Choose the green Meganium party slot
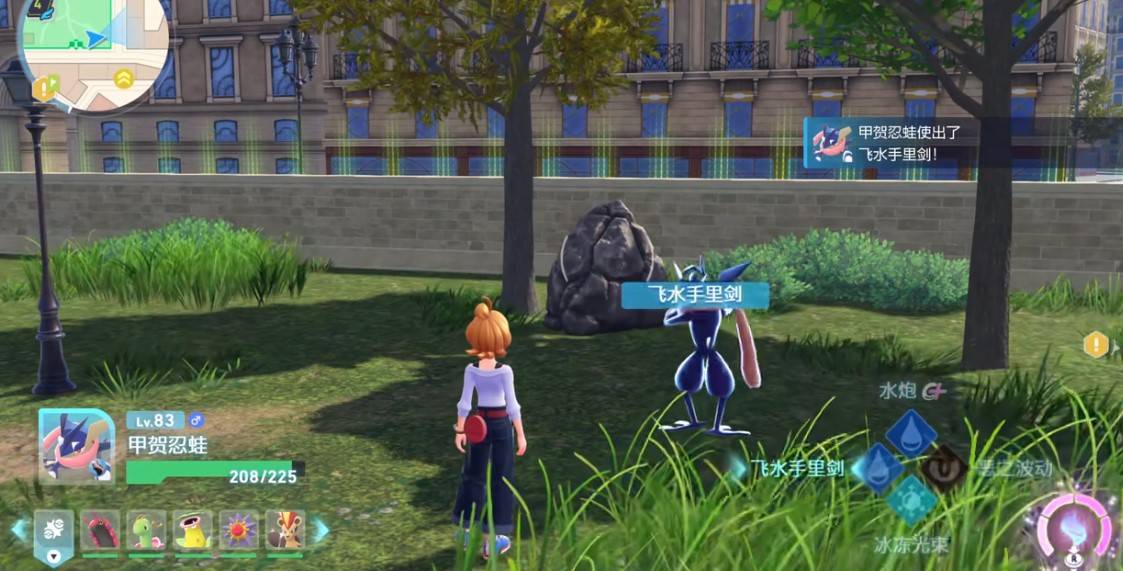This screenshot has width=1123, height=571. point(146,528)
